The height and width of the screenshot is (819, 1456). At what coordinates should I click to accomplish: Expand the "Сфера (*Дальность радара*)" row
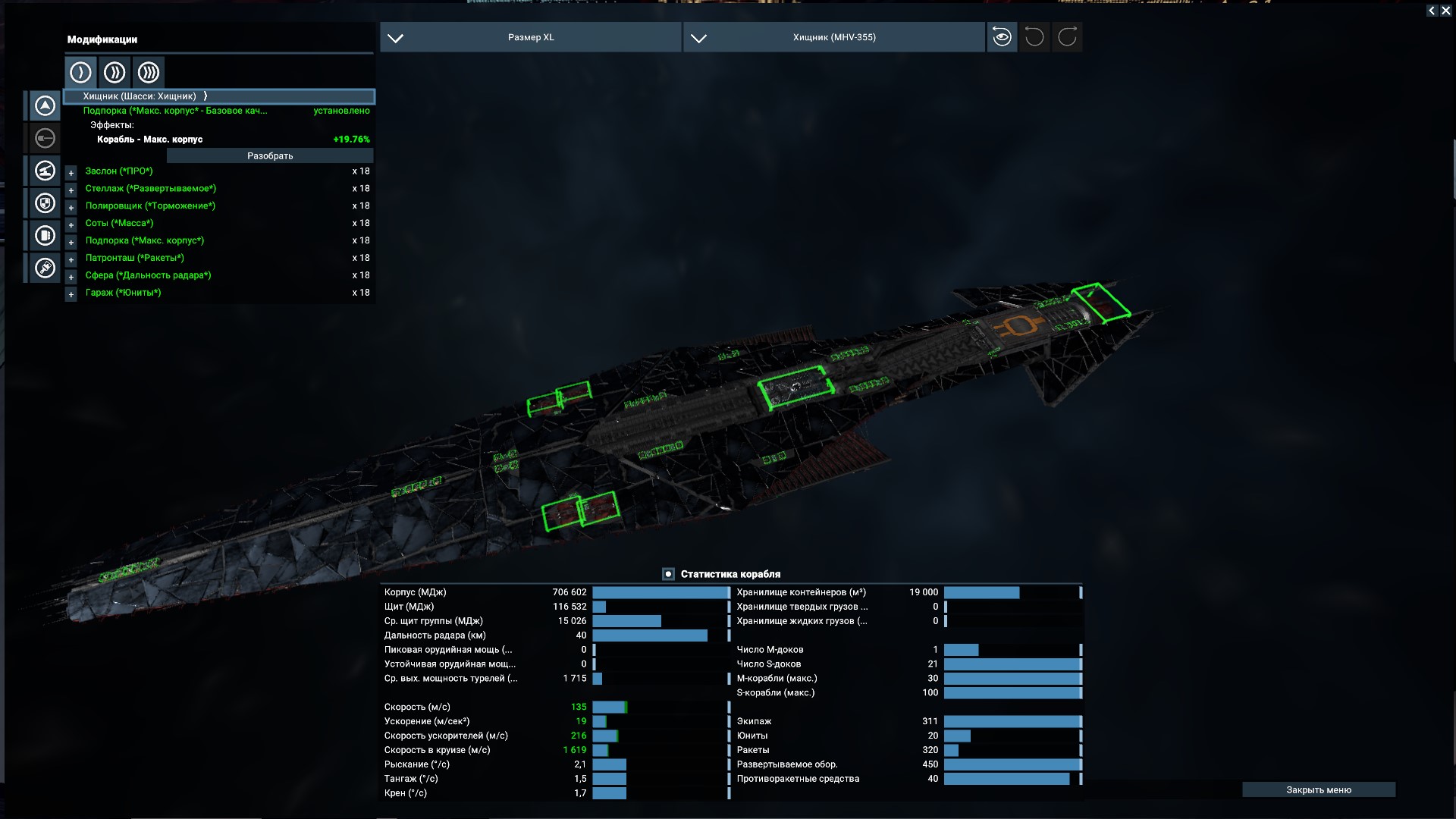[x=71, y=277]
